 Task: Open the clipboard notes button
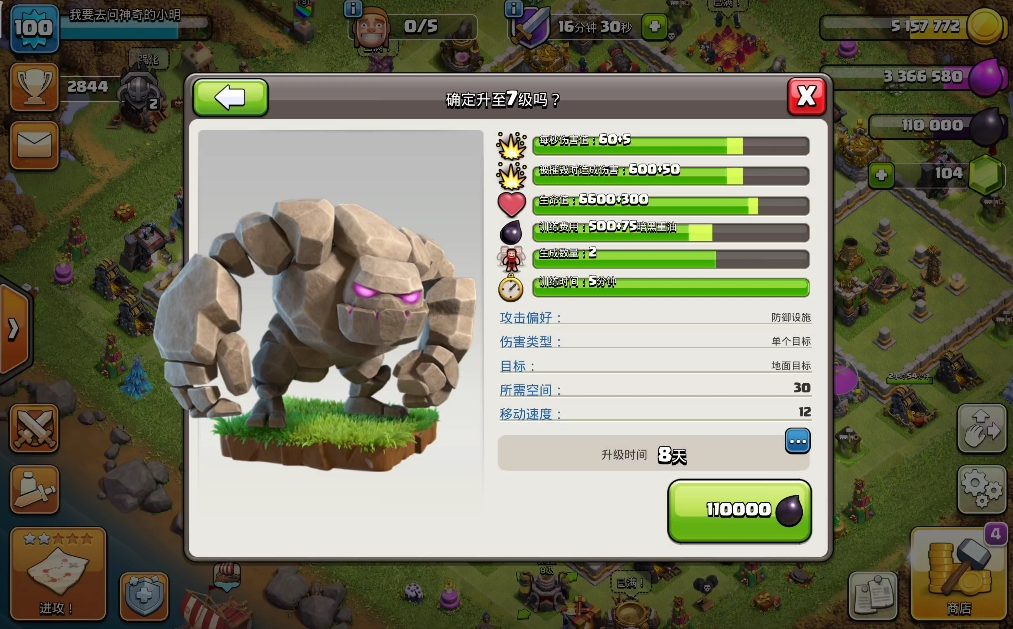coord(873,596)
